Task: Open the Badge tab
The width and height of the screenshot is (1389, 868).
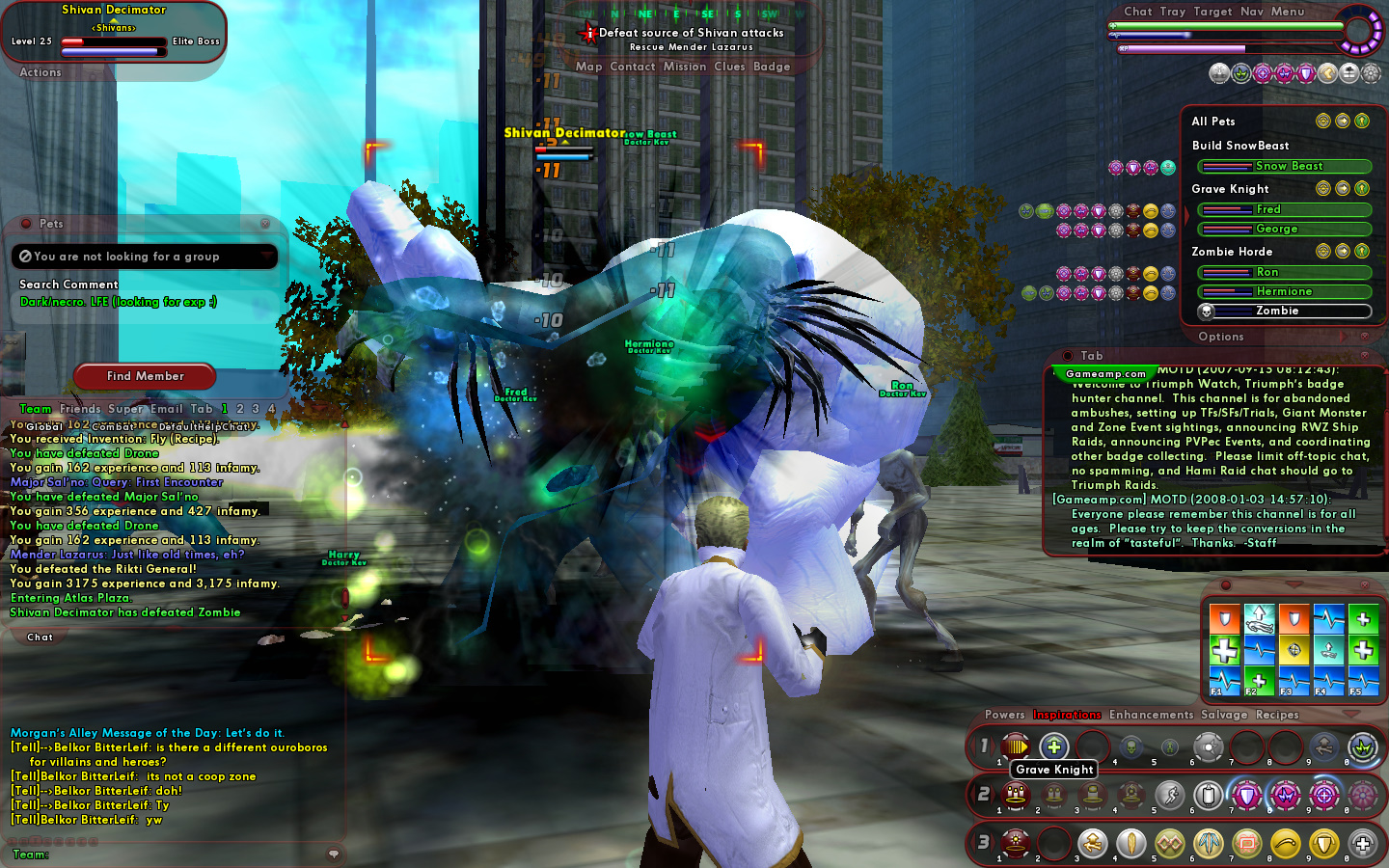Action: click(x=772, y=67)
